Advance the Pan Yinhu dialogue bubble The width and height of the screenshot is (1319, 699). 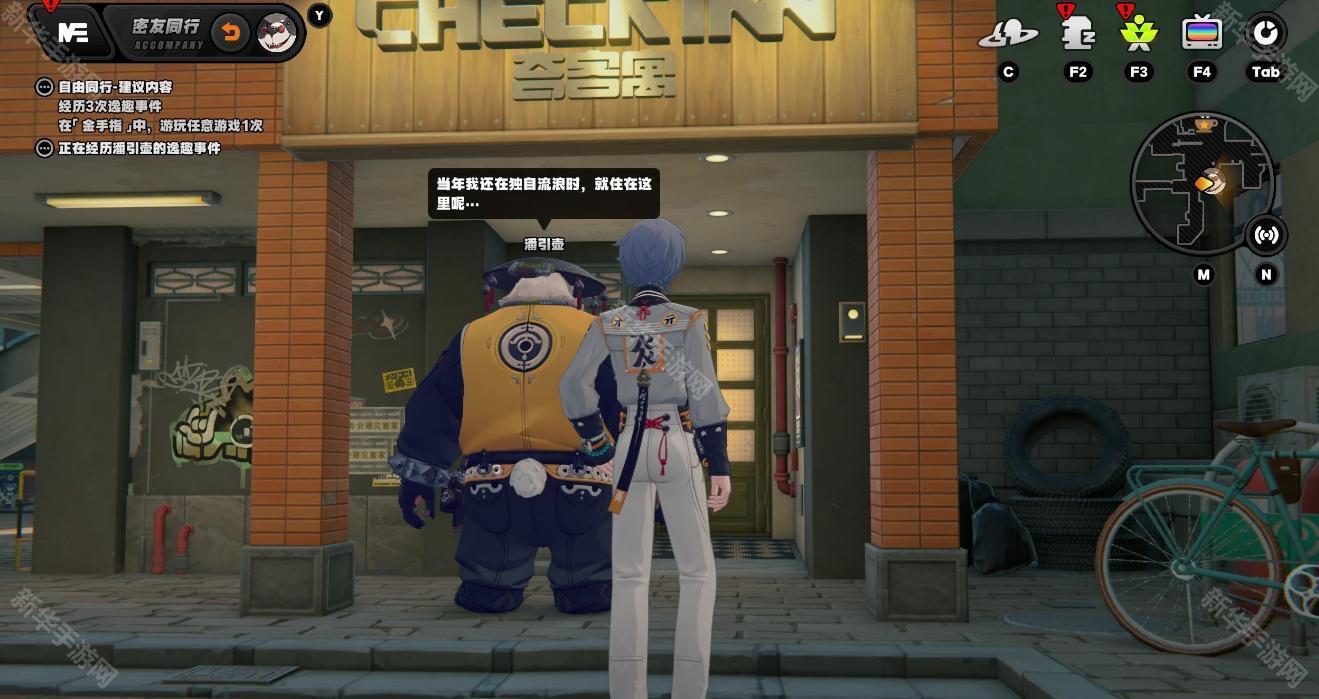(x=543, y=193)
